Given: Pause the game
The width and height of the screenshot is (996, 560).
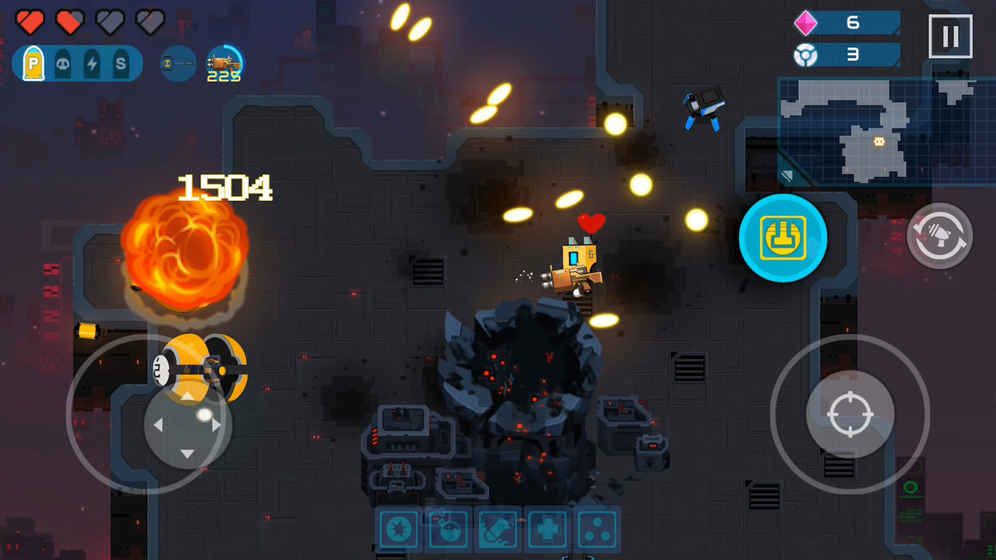Looking at the screenshot, I should pyautogui.click(x=950, y=37).
